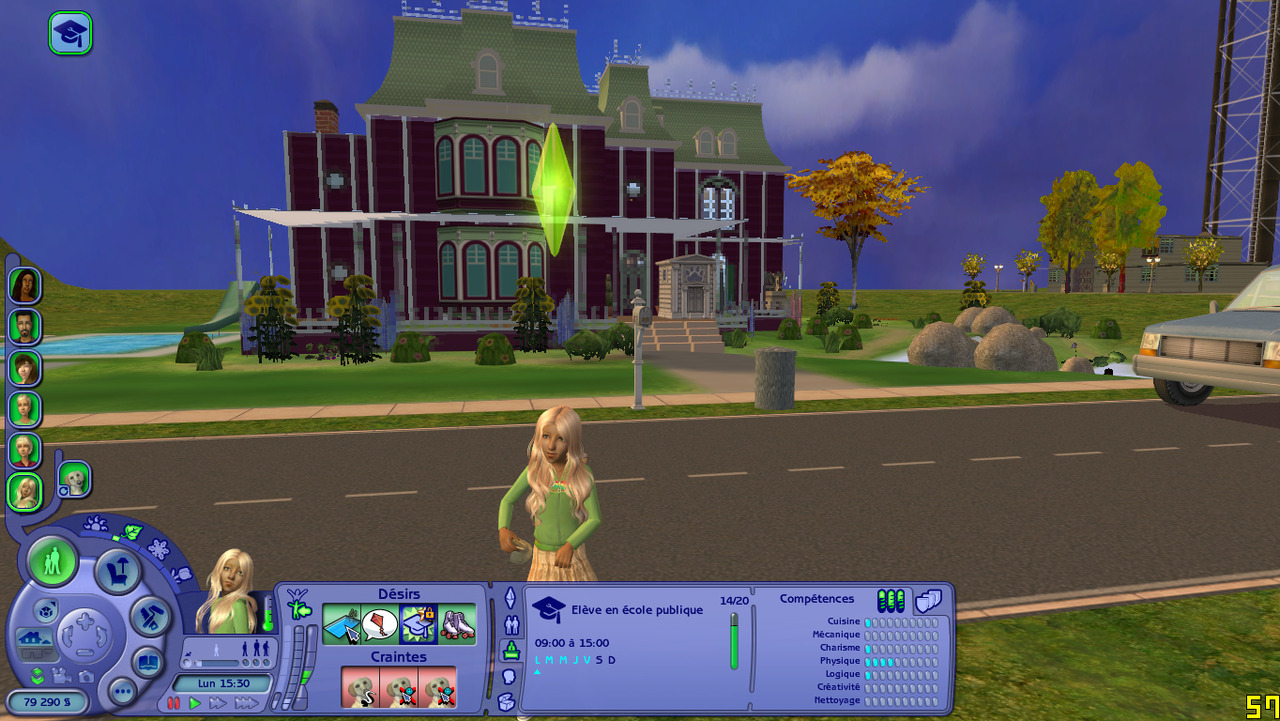
Task: Open the inventory tab with the open box
Action: [506, 702]
